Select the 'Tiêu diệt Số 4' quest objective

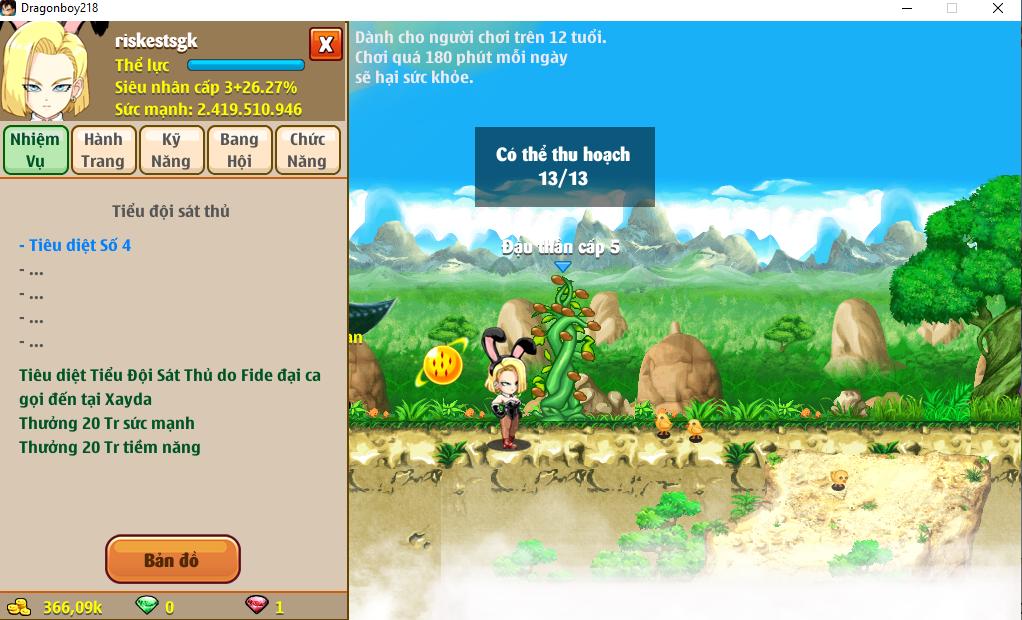[x=75, y=245]
